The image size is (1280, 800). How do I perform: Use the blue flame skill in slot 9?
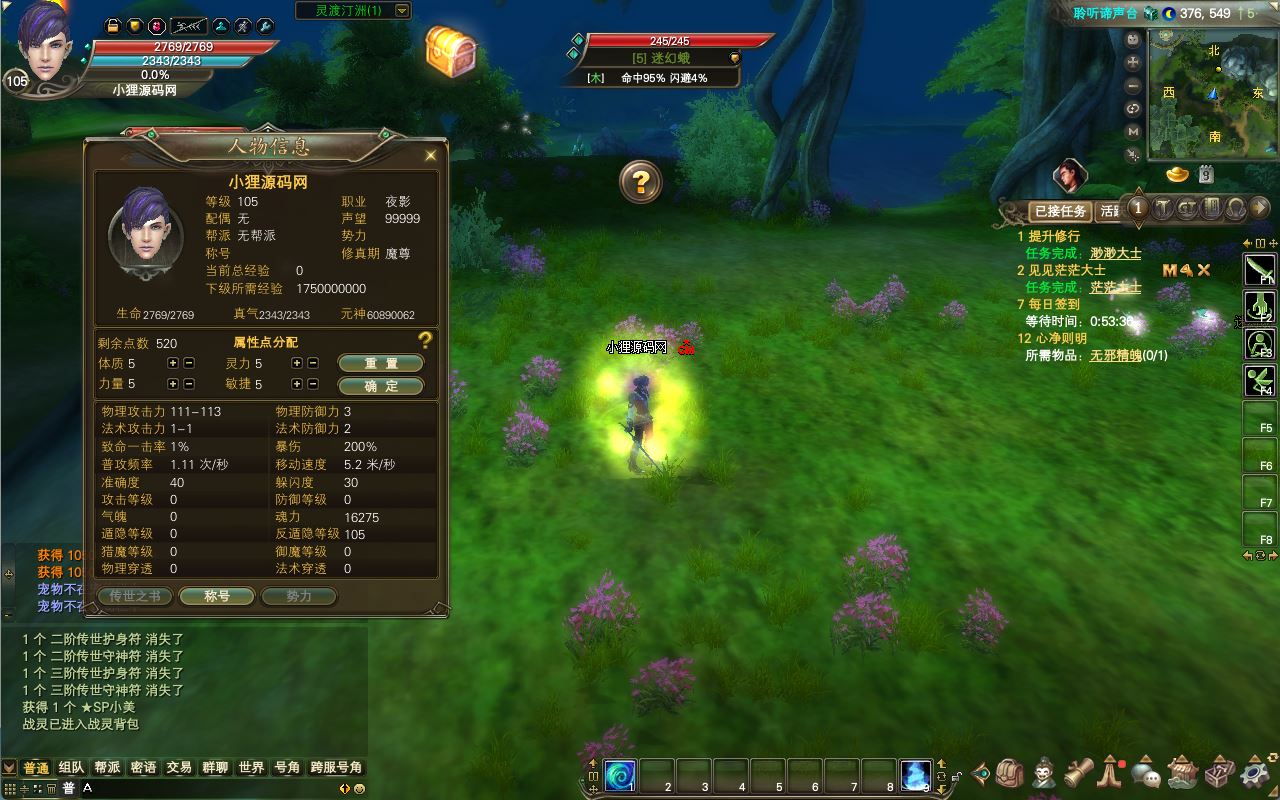coord(915,775)
